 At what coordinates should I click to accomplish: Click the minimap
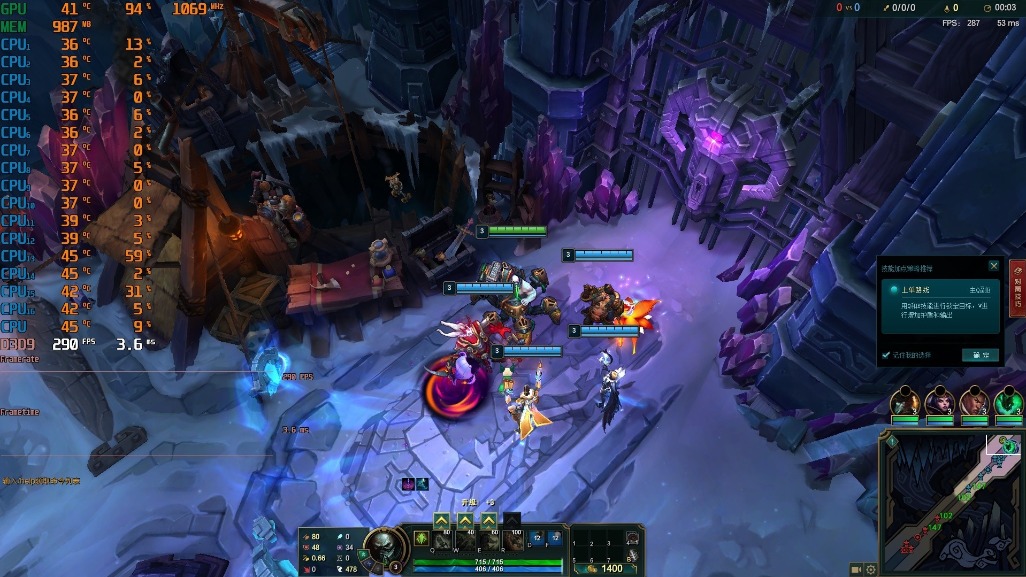[x=950, y=500]
